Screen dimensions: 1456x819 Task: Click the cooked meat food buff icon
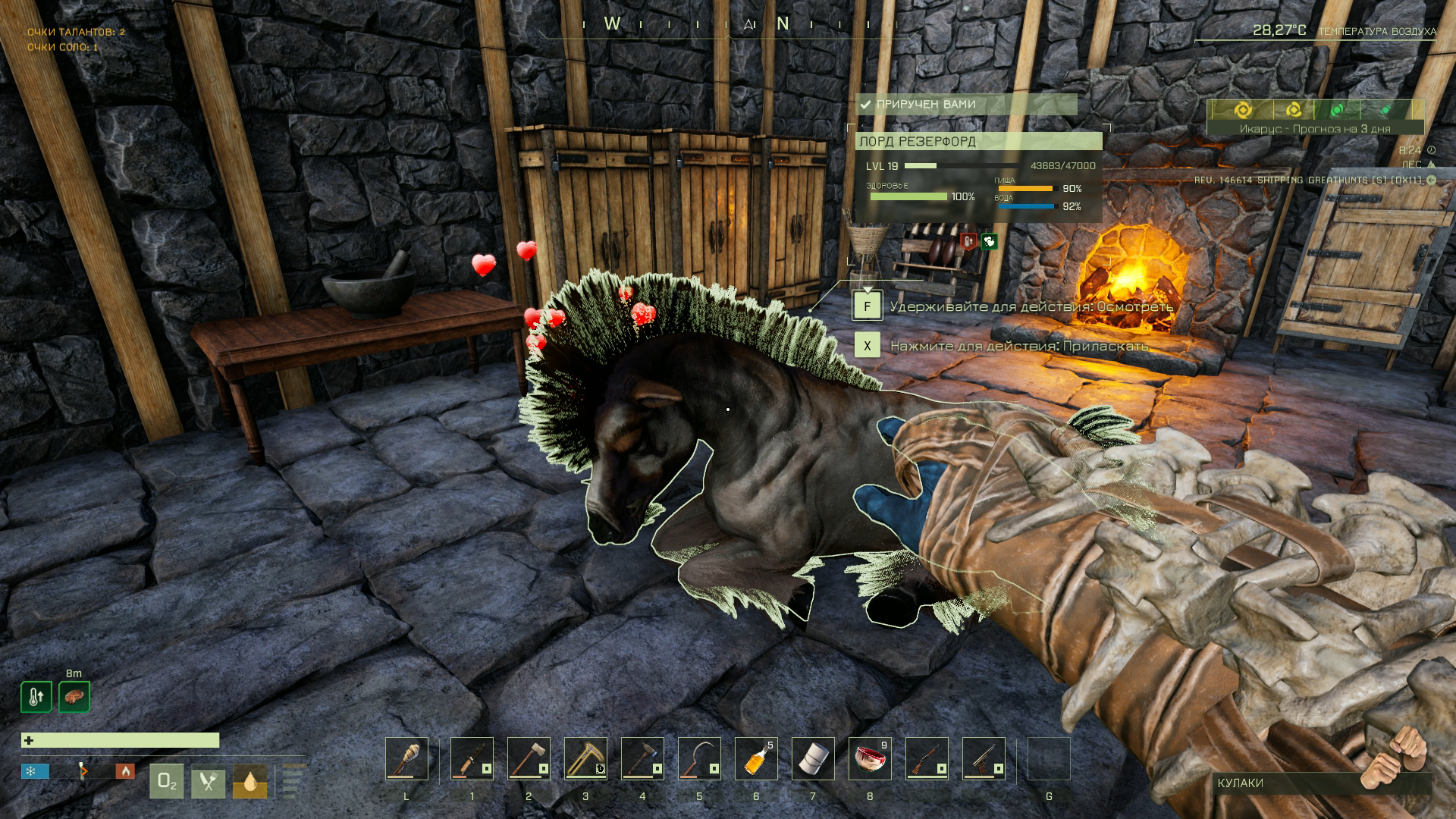[74, 697]
